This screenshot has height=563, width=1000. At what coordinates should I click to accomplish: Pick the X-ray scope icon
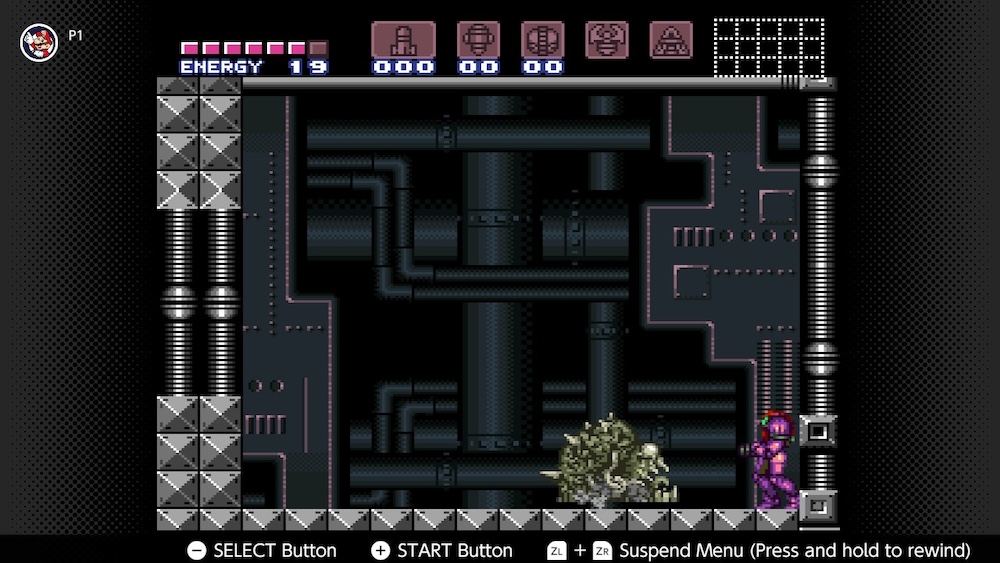[x=671, y=39]
